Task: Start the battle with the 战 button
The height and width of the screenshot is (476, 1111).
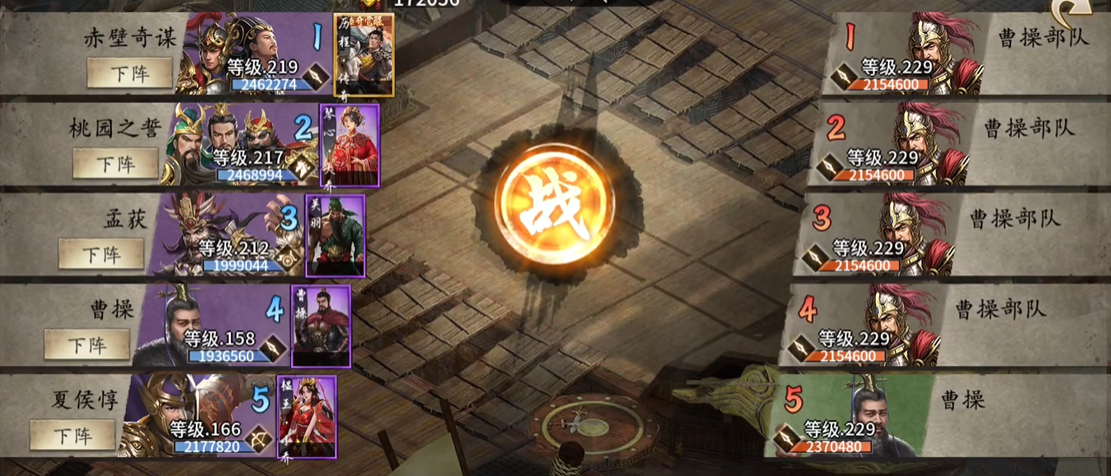Action: [554, 205]
